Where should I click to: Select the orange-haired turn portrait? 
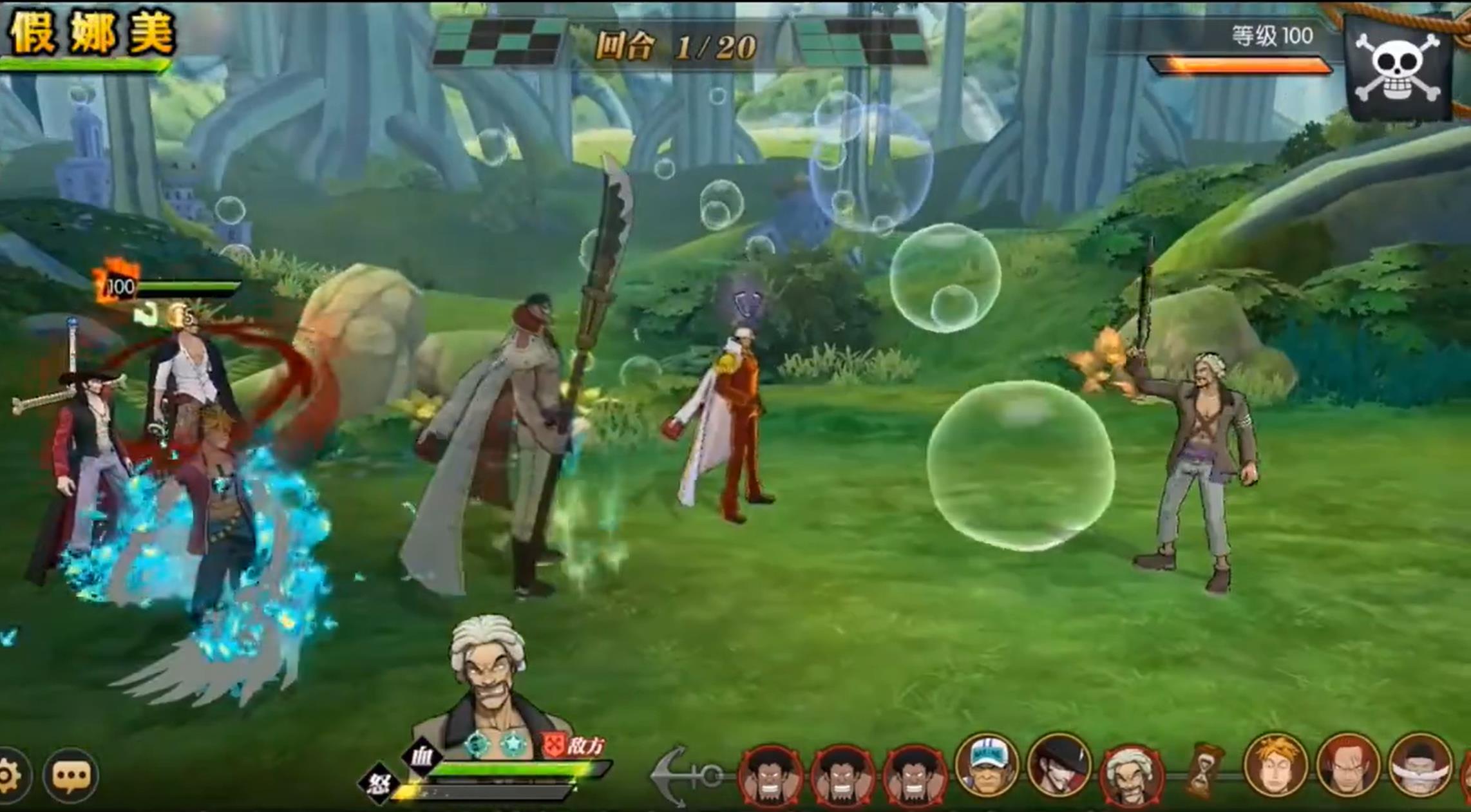click(1275, 765)
